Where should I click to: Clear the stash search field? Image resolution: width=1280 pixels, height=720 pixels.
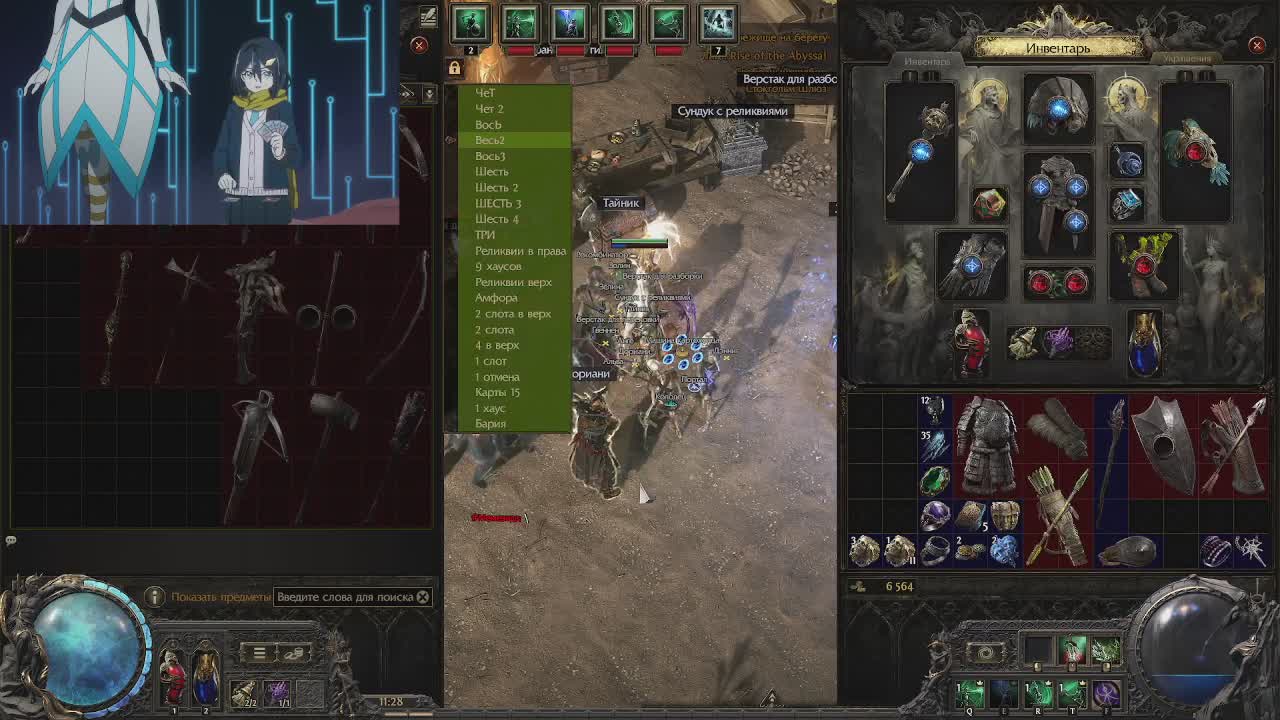pyautogui.click(x=423, y=597)
